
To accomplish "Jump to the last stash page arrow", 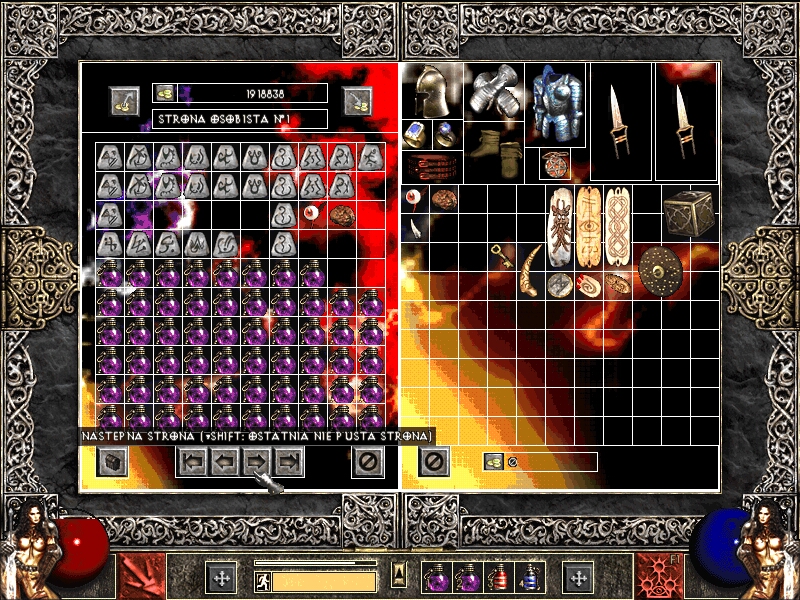I will (289, 461).
